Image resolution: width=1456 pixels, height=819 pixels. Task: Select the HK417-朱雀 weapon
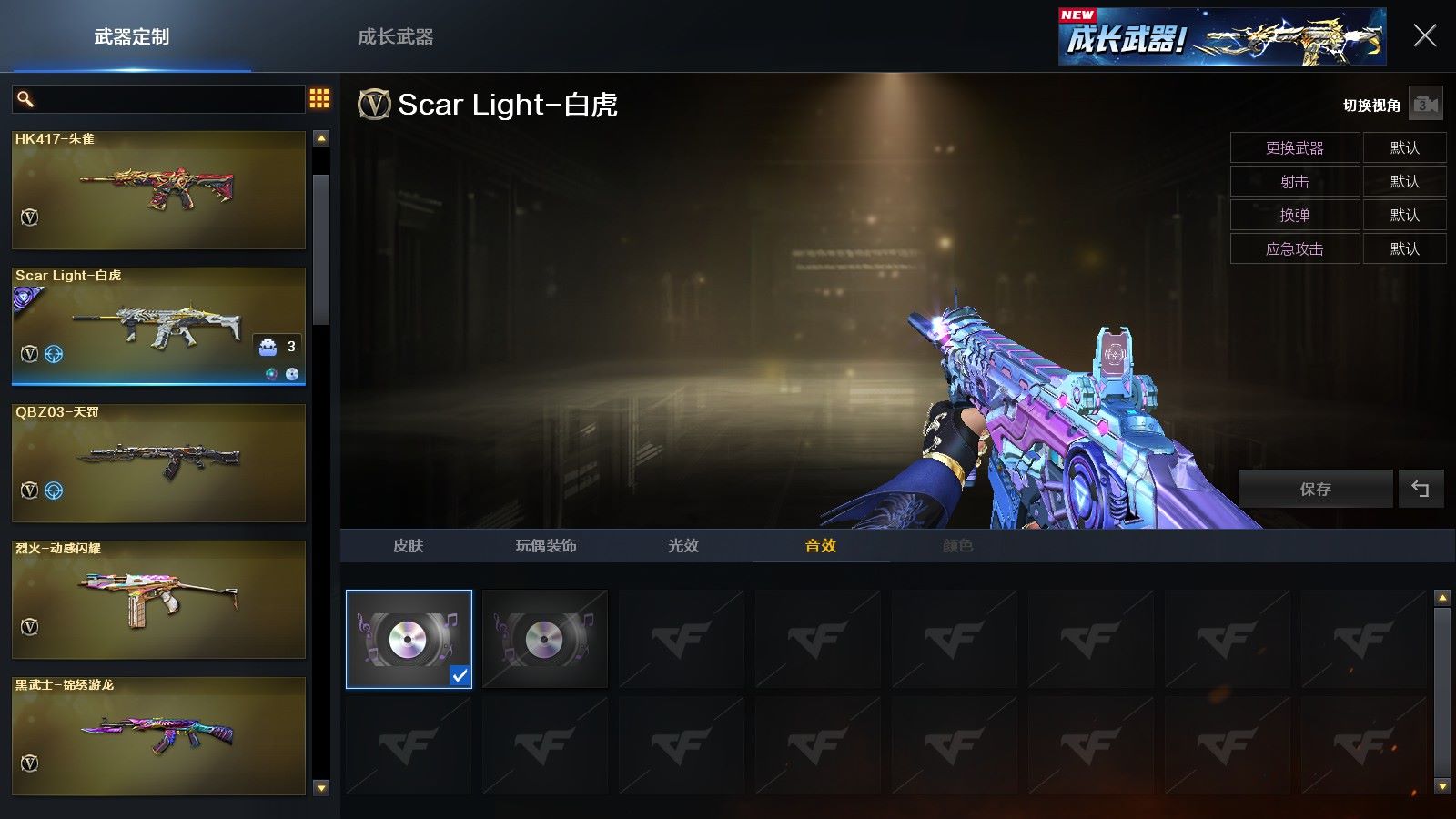[x=158, y=190]
